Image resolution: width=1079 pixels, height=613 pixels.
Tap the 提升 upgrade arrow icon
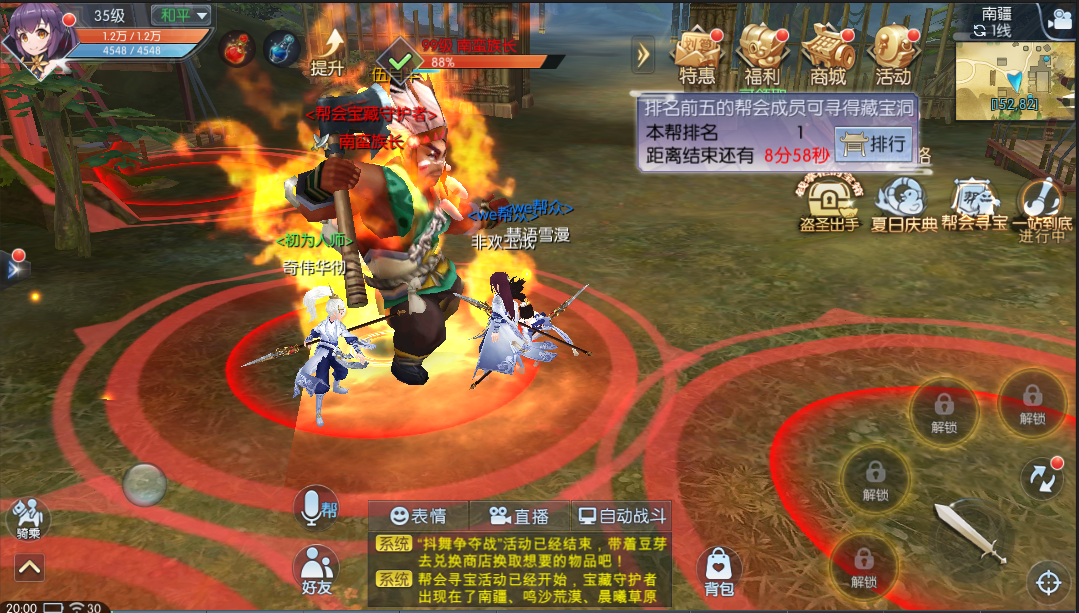[x=328, y=52]
